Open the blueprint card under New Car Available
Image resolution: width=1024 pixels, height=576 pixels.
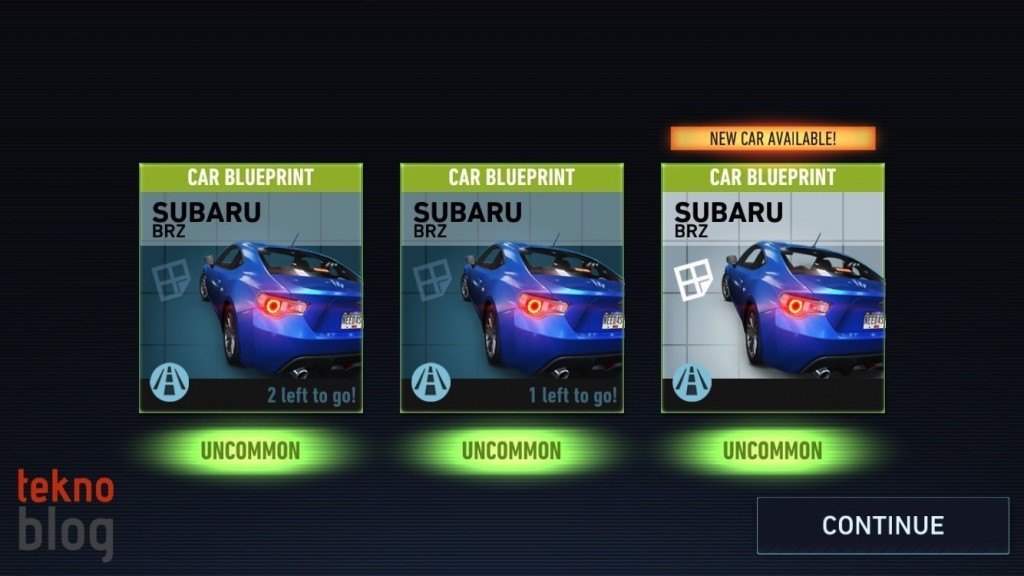[772, 288]
